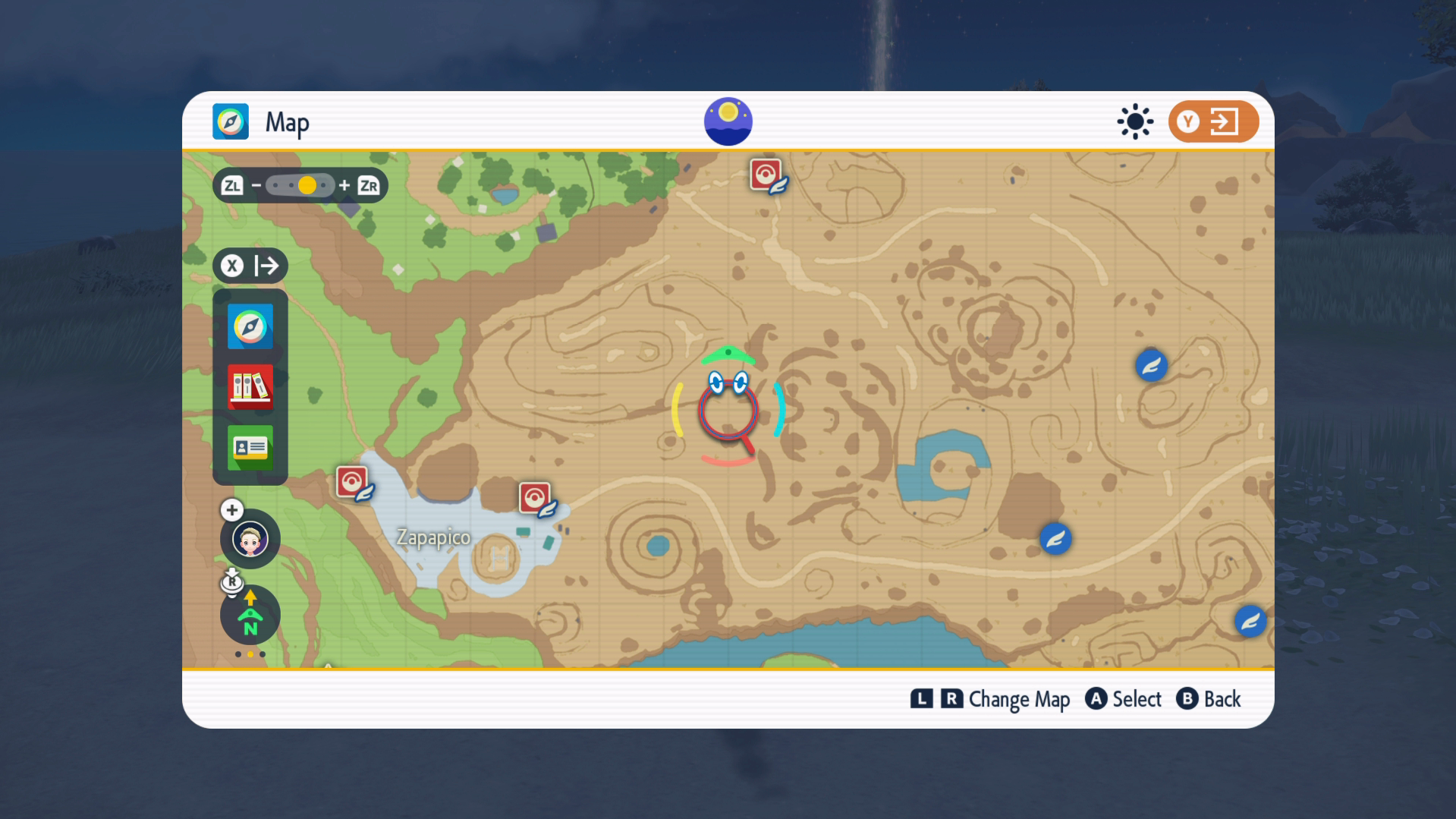Toggle the north-facing compass orientation icon
1456x819 pixels.
point(250,615)
